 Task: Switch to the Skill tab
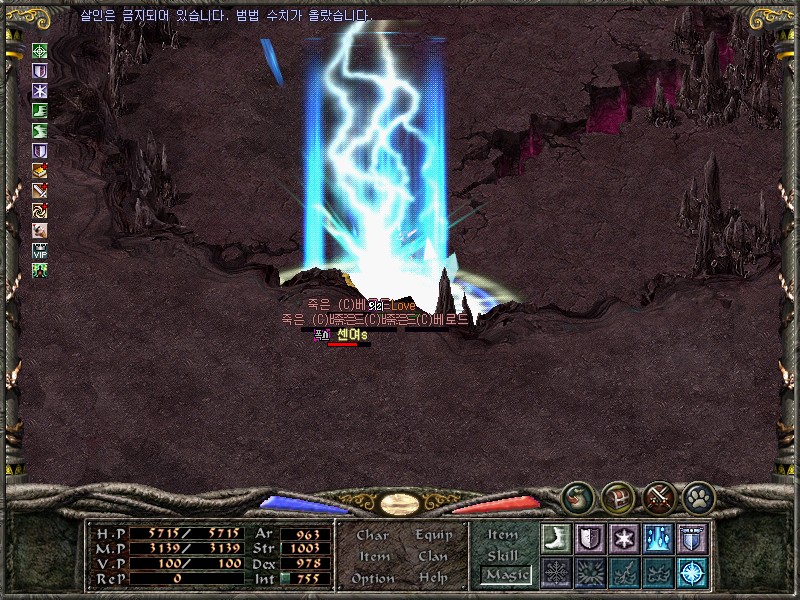pyautogui.click(x=503, y=555)
